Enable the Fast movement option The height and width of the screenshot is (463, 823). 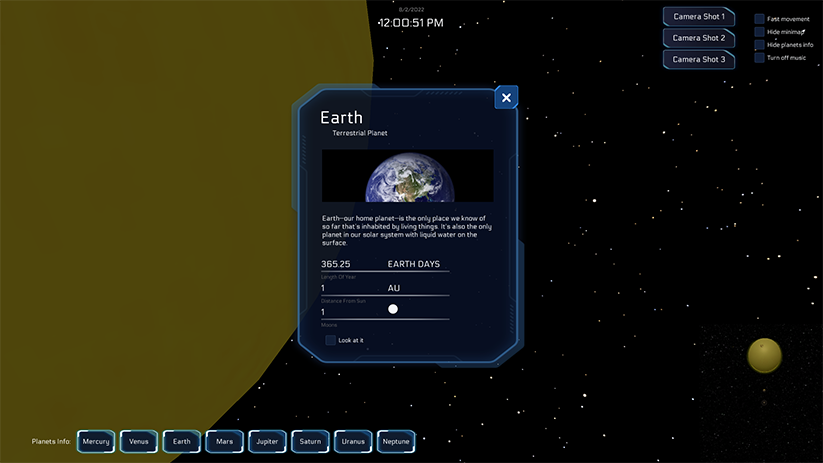[760, 19]
